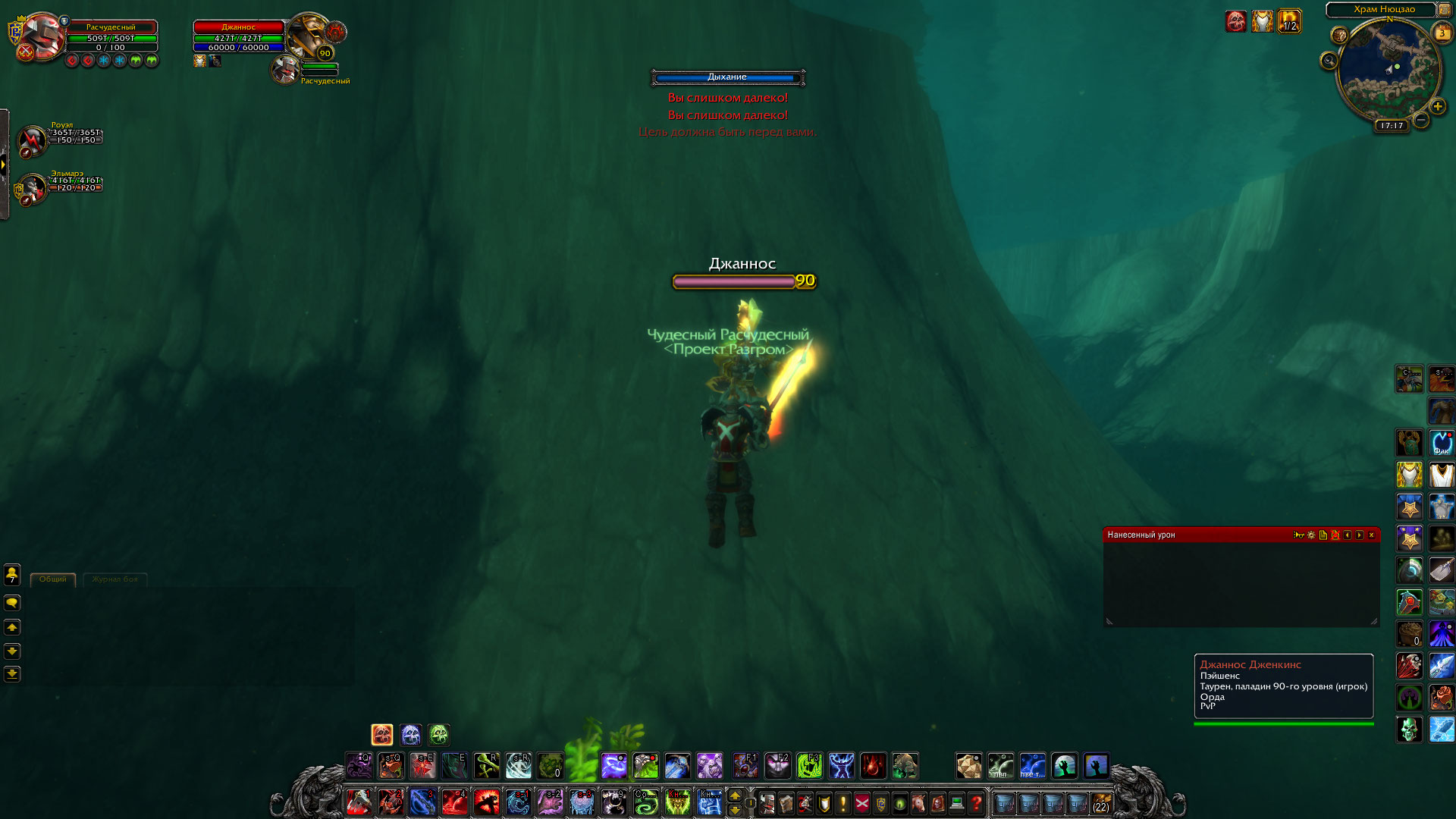This screenshot has height=819, width=1456.
Task: Switch to the Журнал боя chat tab
Action: click(x=115, y=579)
